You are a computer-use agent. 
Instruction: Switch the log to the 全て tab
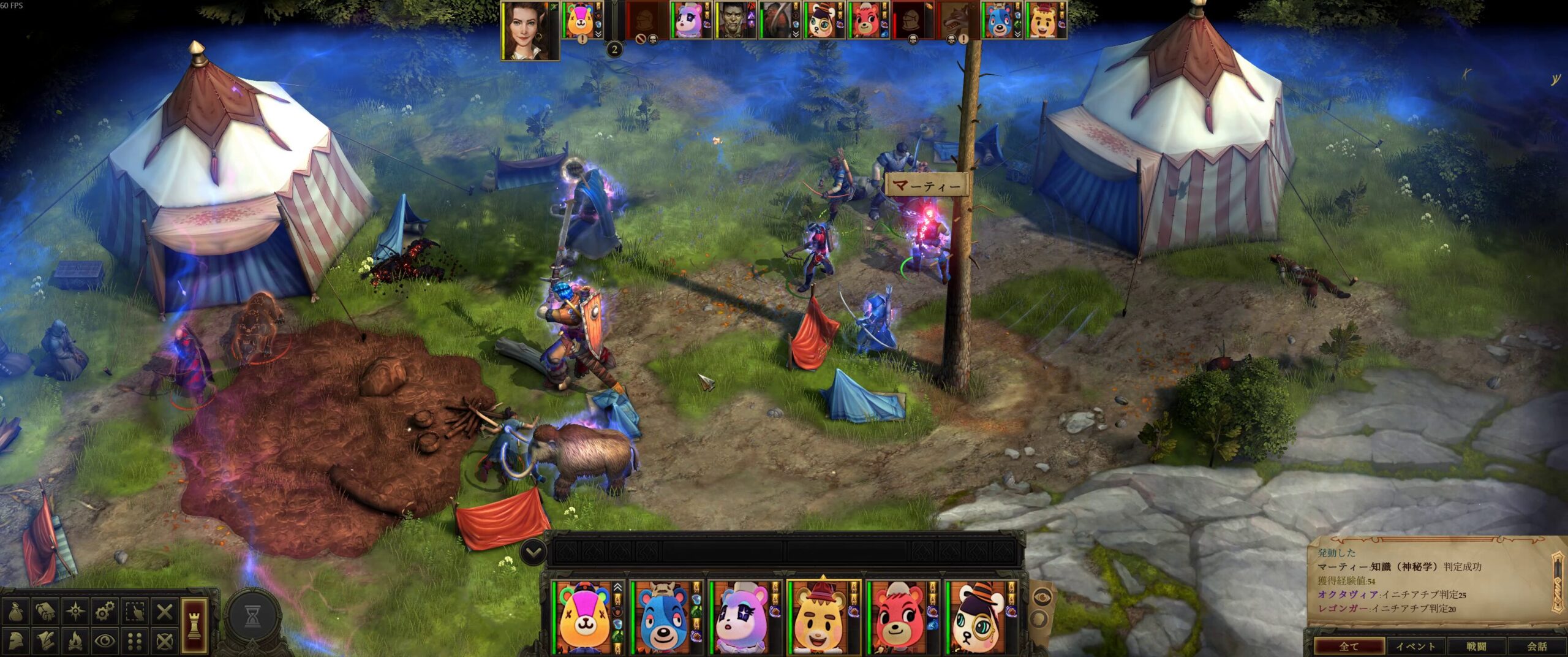(x=1349, y=646)
